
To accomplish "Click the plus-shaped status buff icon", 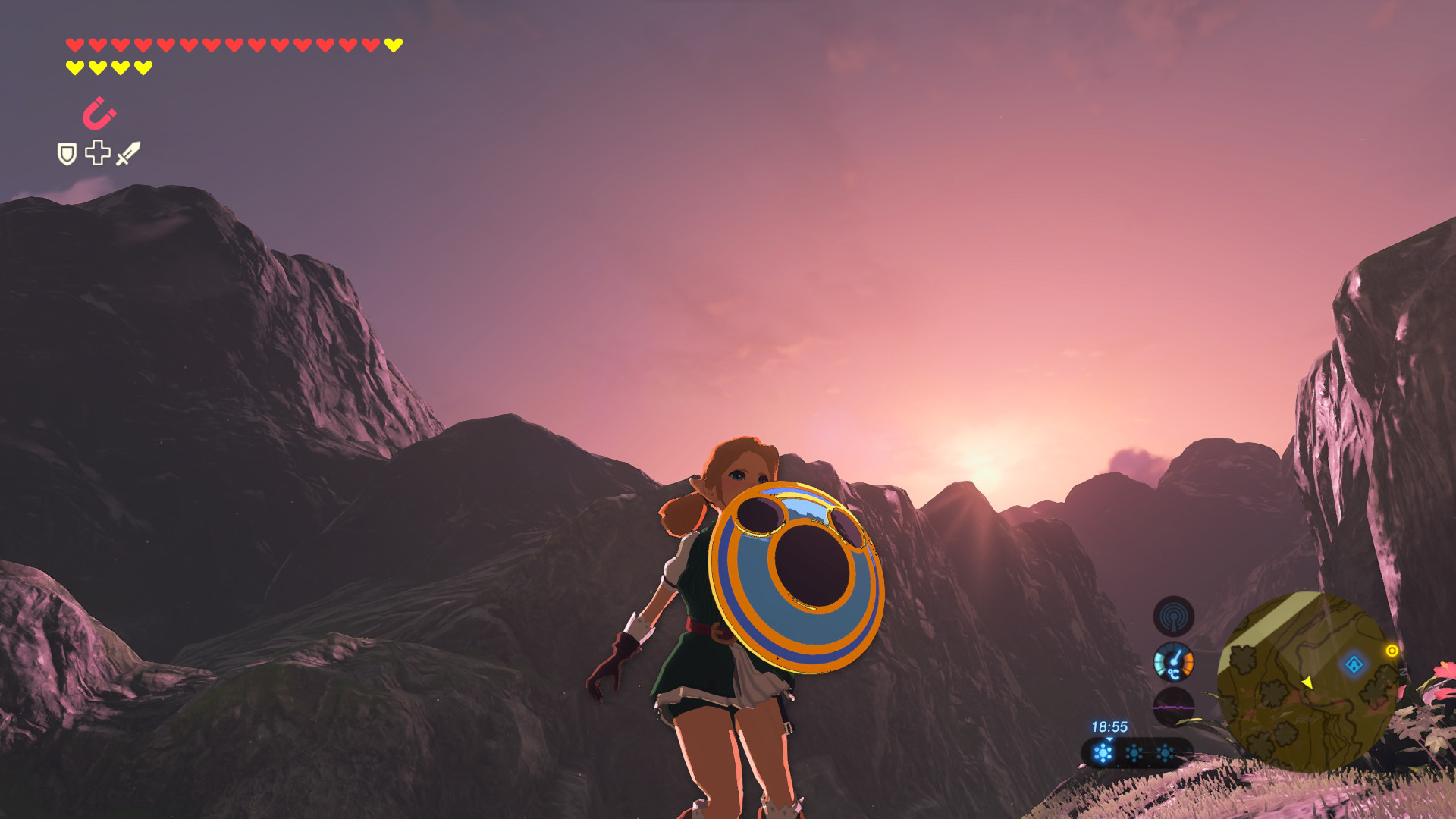I will coord(98,153).
